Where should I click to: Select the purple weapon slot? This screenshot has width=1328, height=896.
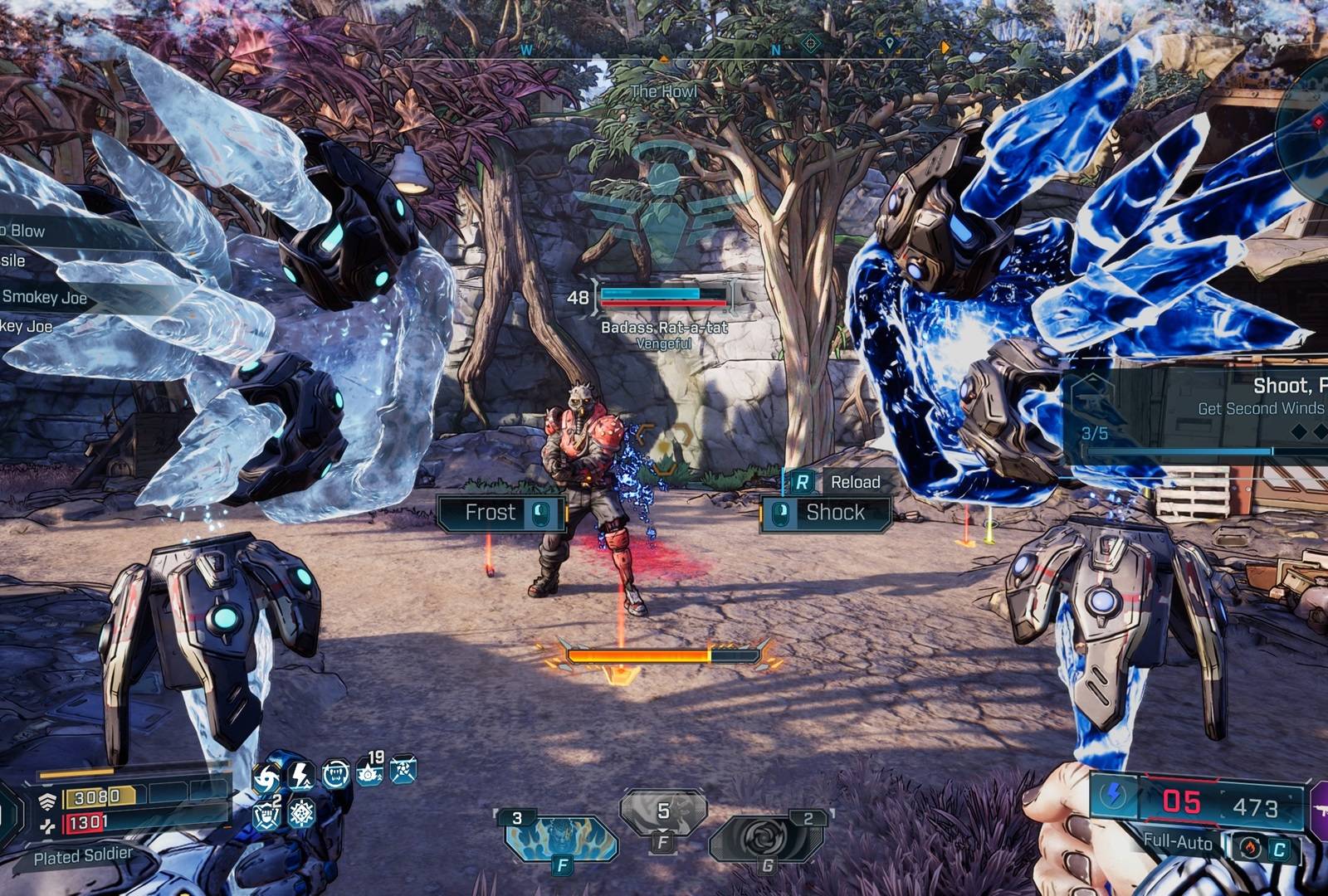(x=1320, y=809)
